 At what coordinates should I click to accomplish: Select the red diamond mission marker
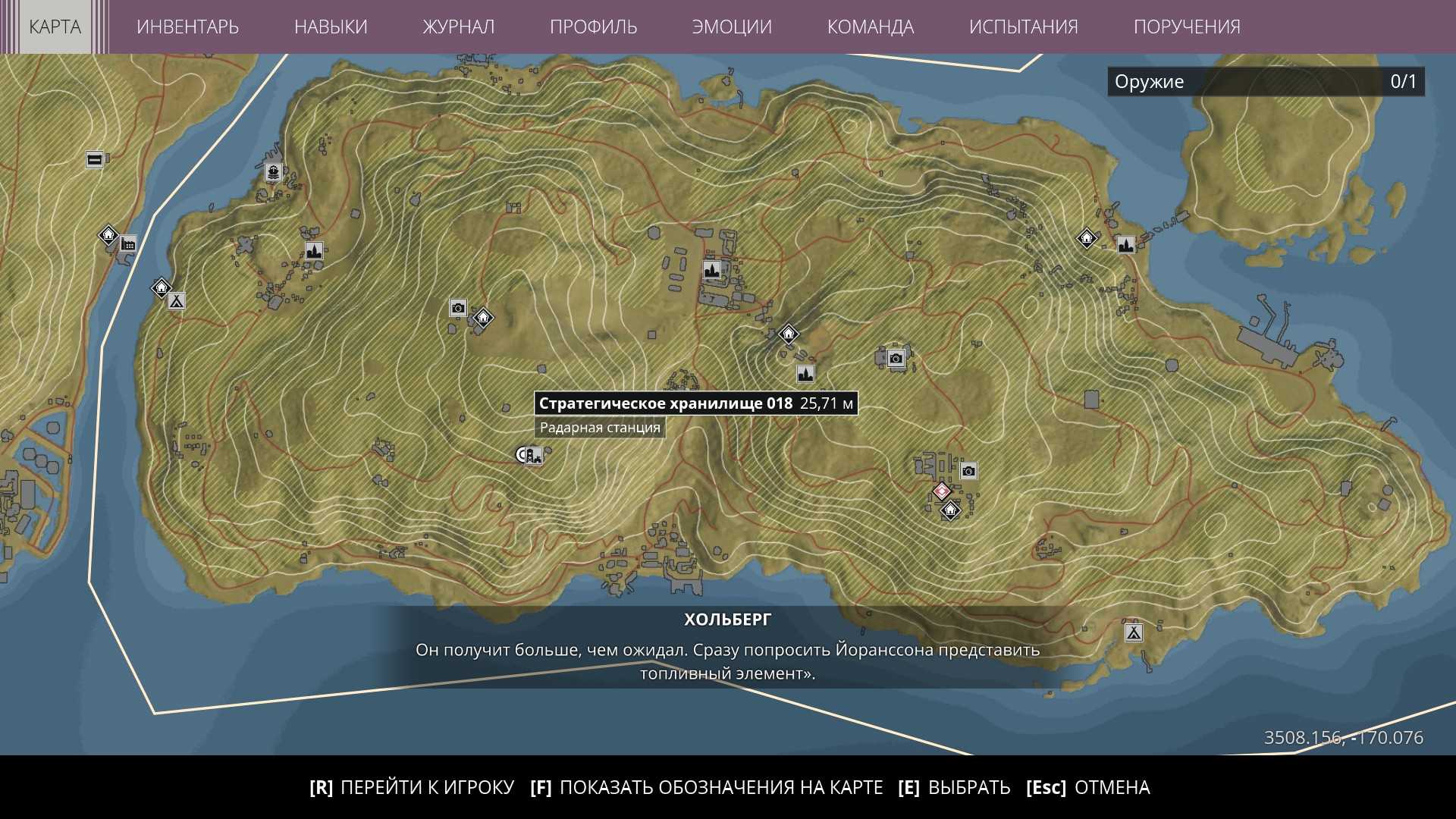point(941,491)
